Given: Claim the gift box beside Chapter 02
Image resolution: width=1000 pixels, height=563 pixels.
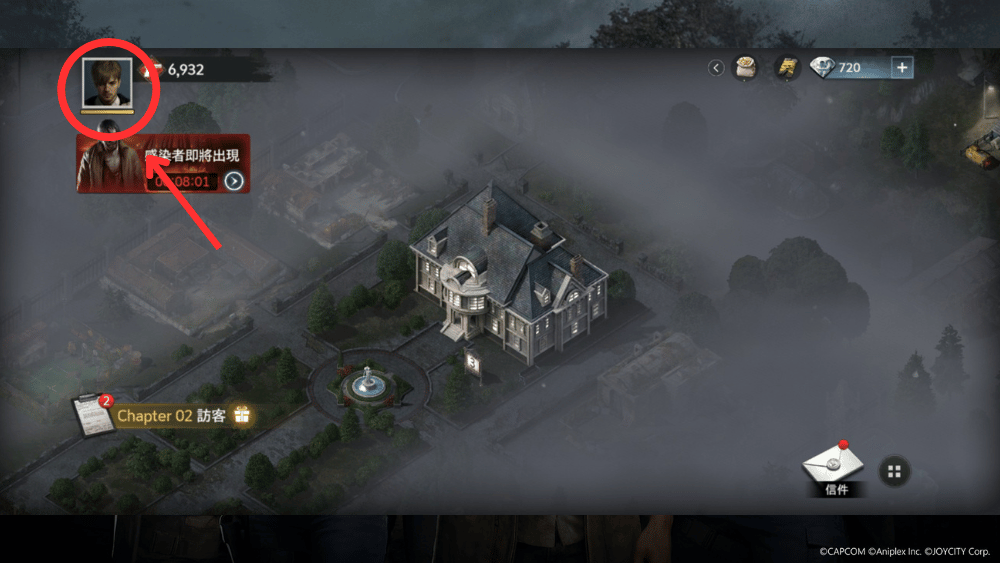Looking at the screenshot, I should [241, 415].
